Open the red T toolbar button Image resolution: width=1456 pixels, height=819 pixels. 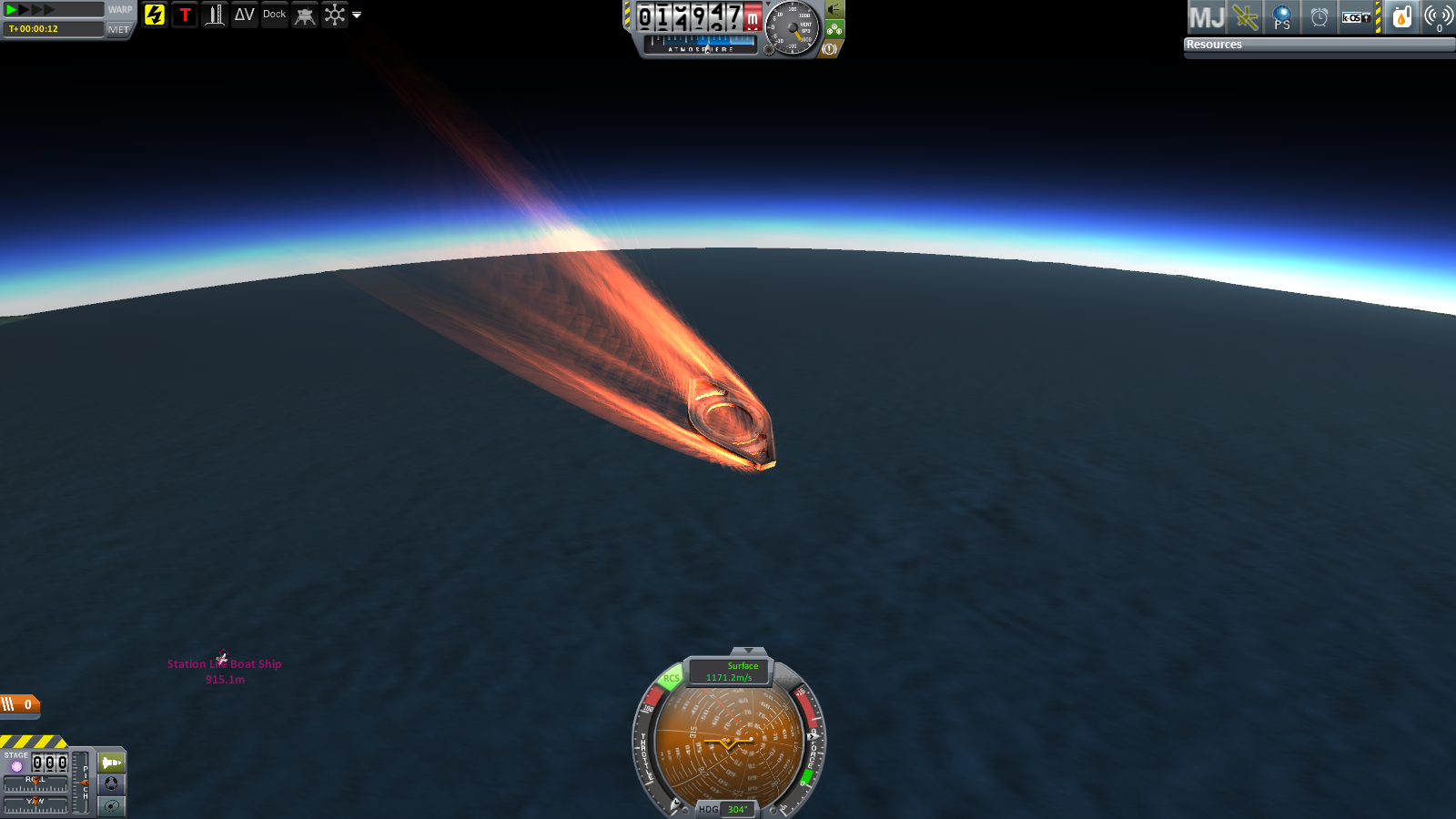pos(185,15)
